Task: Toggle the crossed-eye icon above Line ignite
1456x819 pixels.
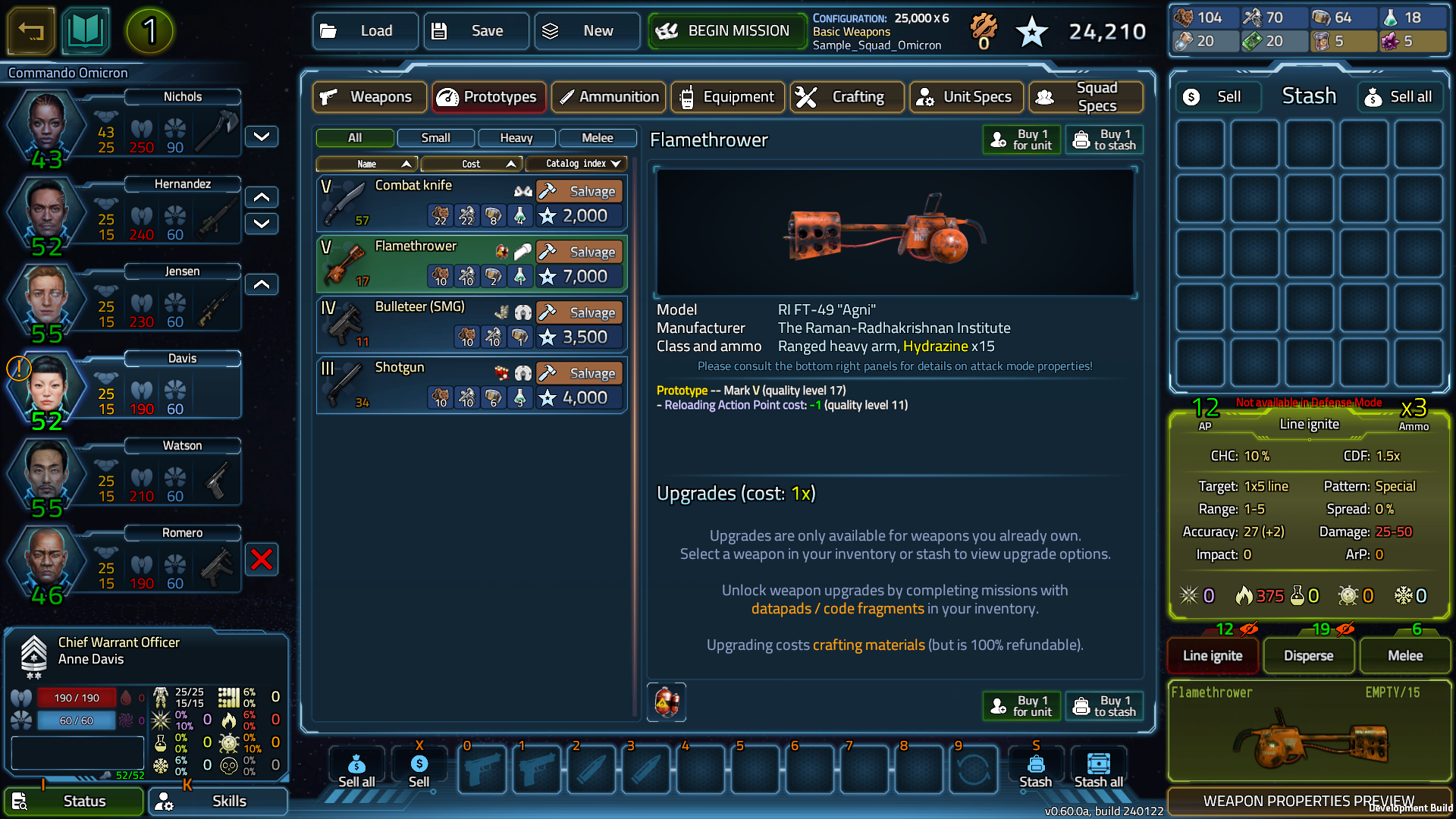Action: pos(1247,629)
